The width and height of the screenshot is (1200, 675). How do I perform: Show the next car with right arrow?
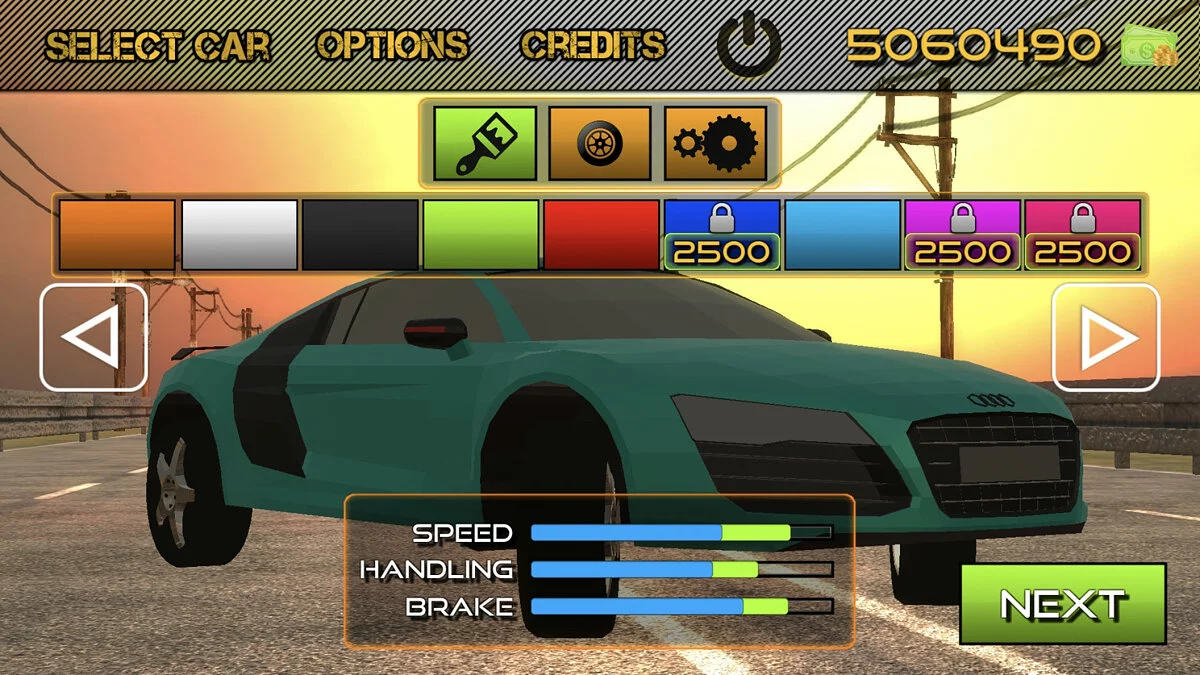tap(1106, 338)
